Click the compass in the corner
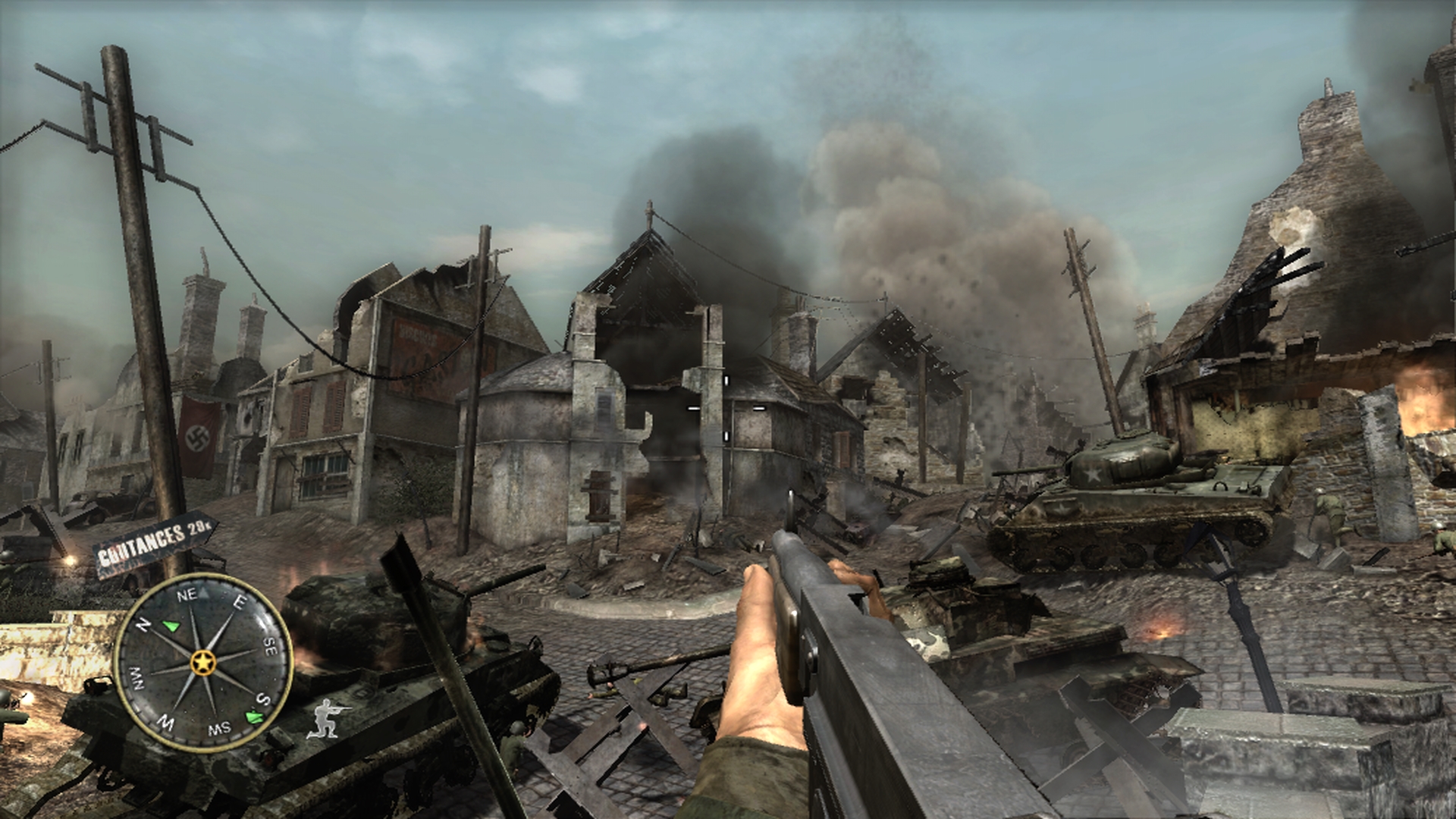1456x819 pixels. tap(202, 662)
